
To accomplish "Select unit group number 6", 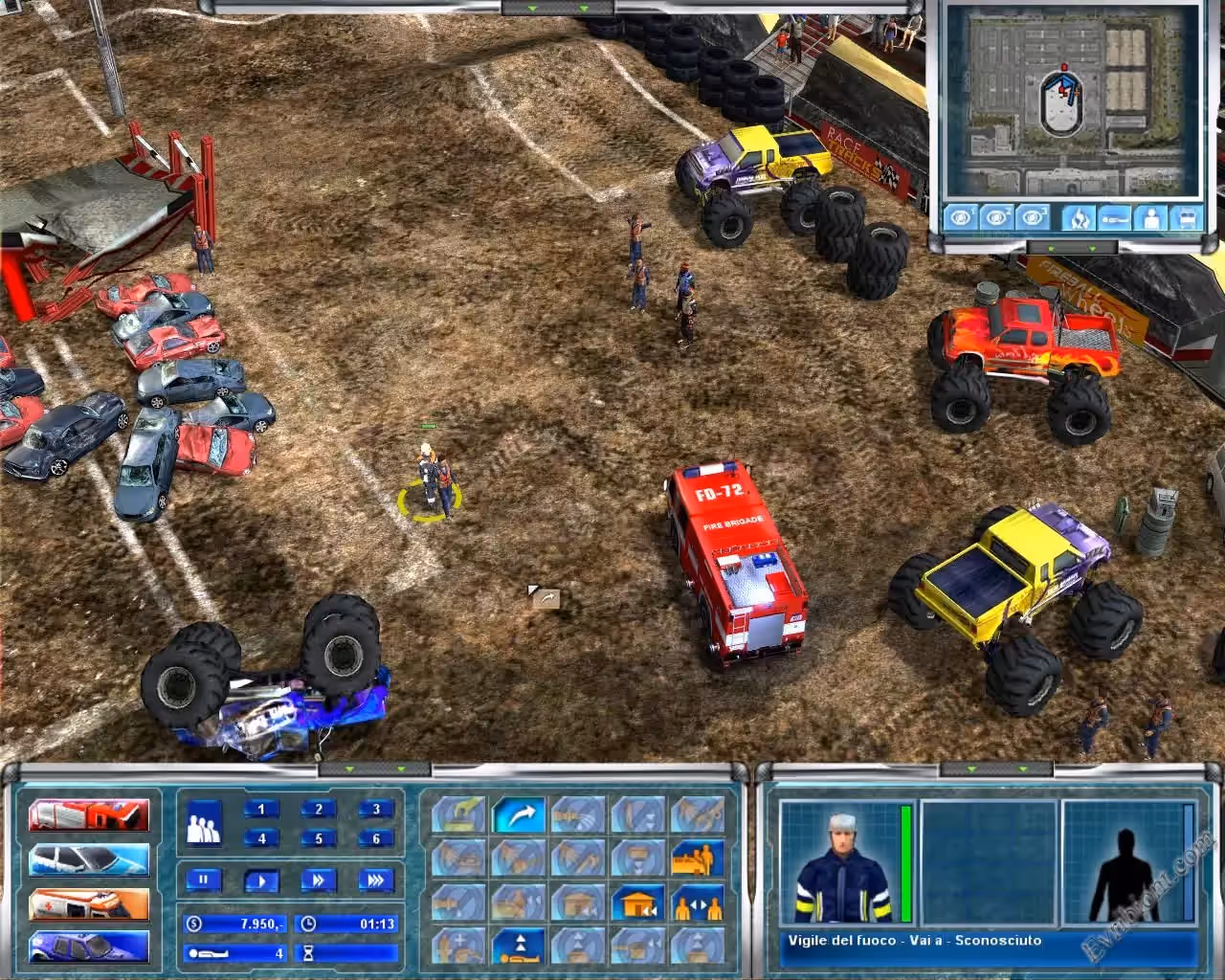I will click(x=376, y=838).
